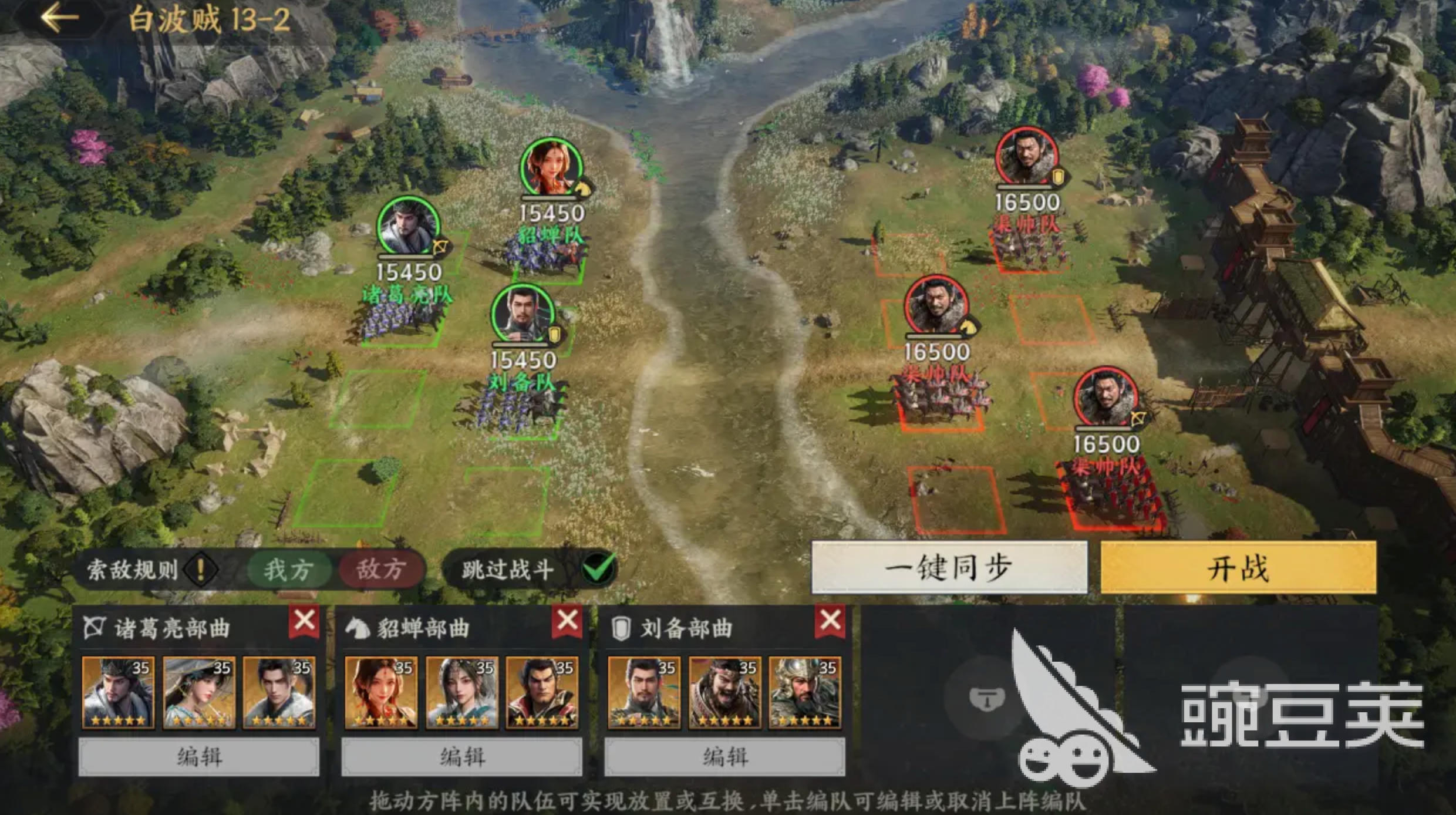The width and height of the screenshot is (1456, 815).
Task: Click the shield icon on 刘备部曲 header
Action: (x=622, y=626)
